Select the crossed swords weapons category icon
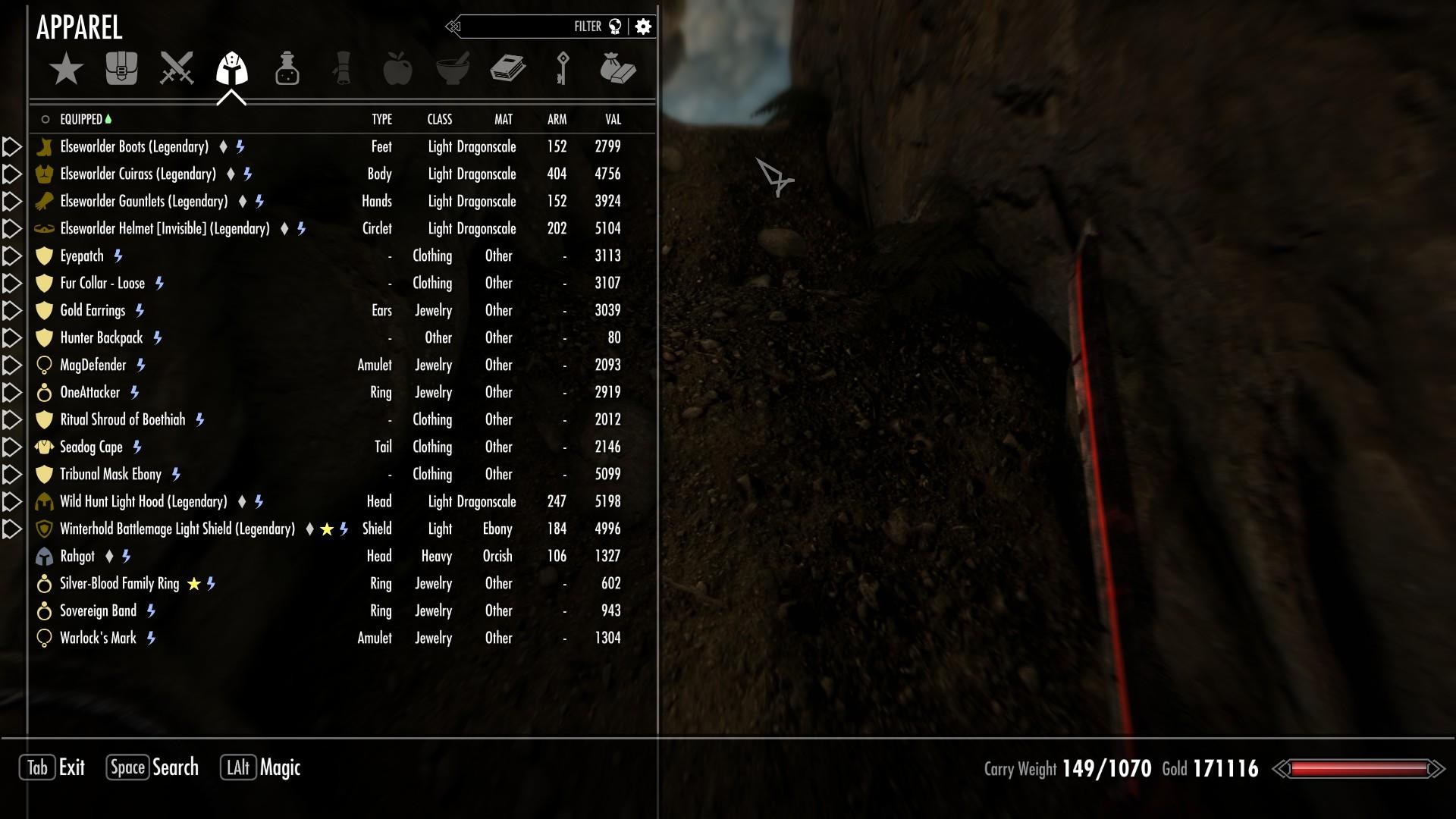Image resolution: width=1456 pixels, height=819 pixels. point(176,68)
